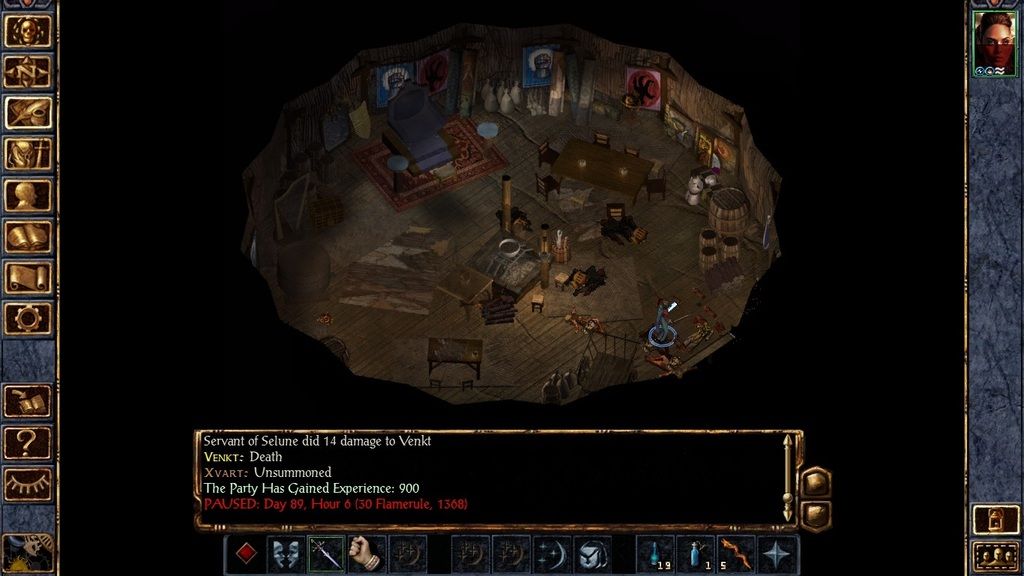Use the orange quick item with 5 charges
Image resolution: width=1024 pixels, height=576 pixels.
pos(737,554)
